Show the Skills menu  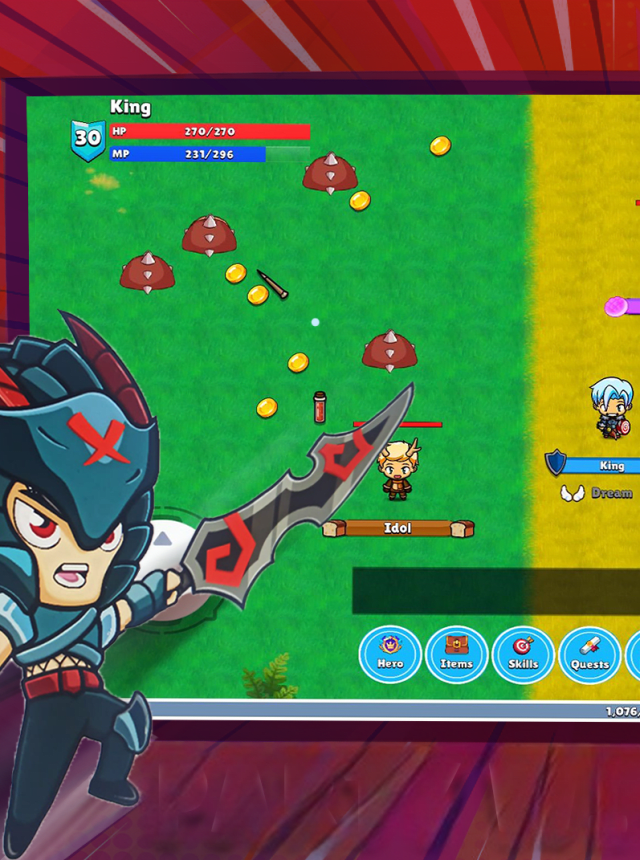point(523,654)
